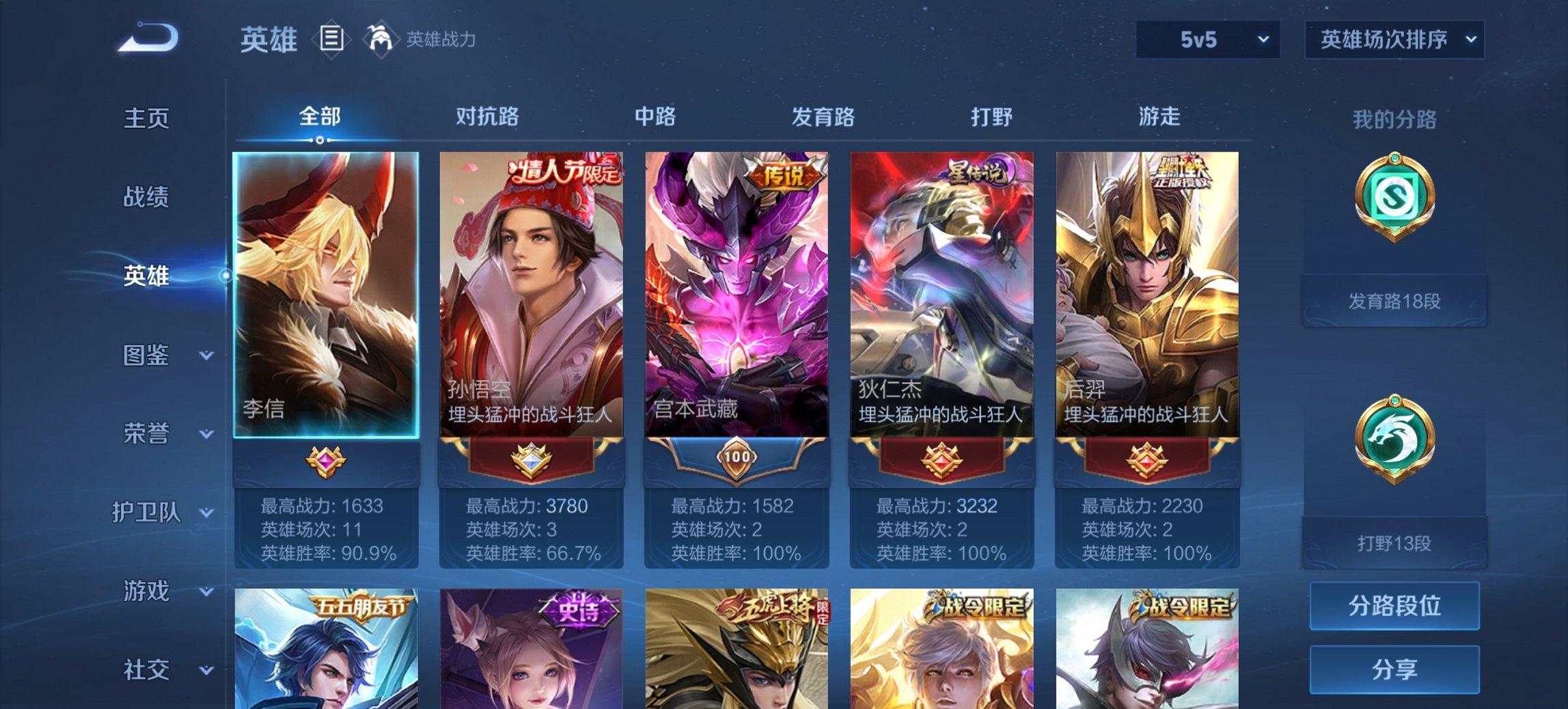The image size is (1568, 709).
Task: Select the 孙悟空 hero card
Action: coord(529,294)
